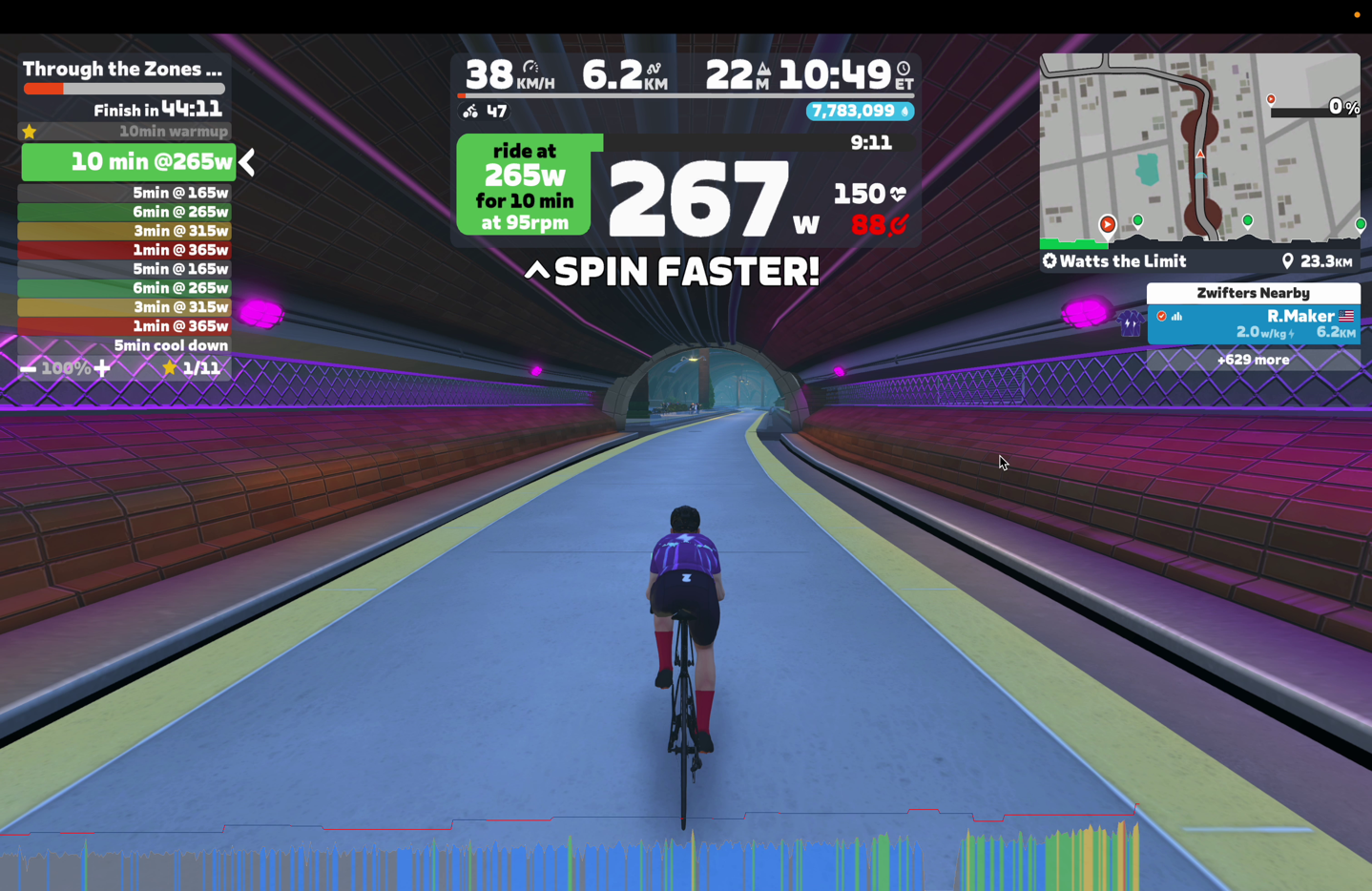Click the Through the Zones workout title
Viewport: 1372px width, 891px height.
click(x=122, y=69)
